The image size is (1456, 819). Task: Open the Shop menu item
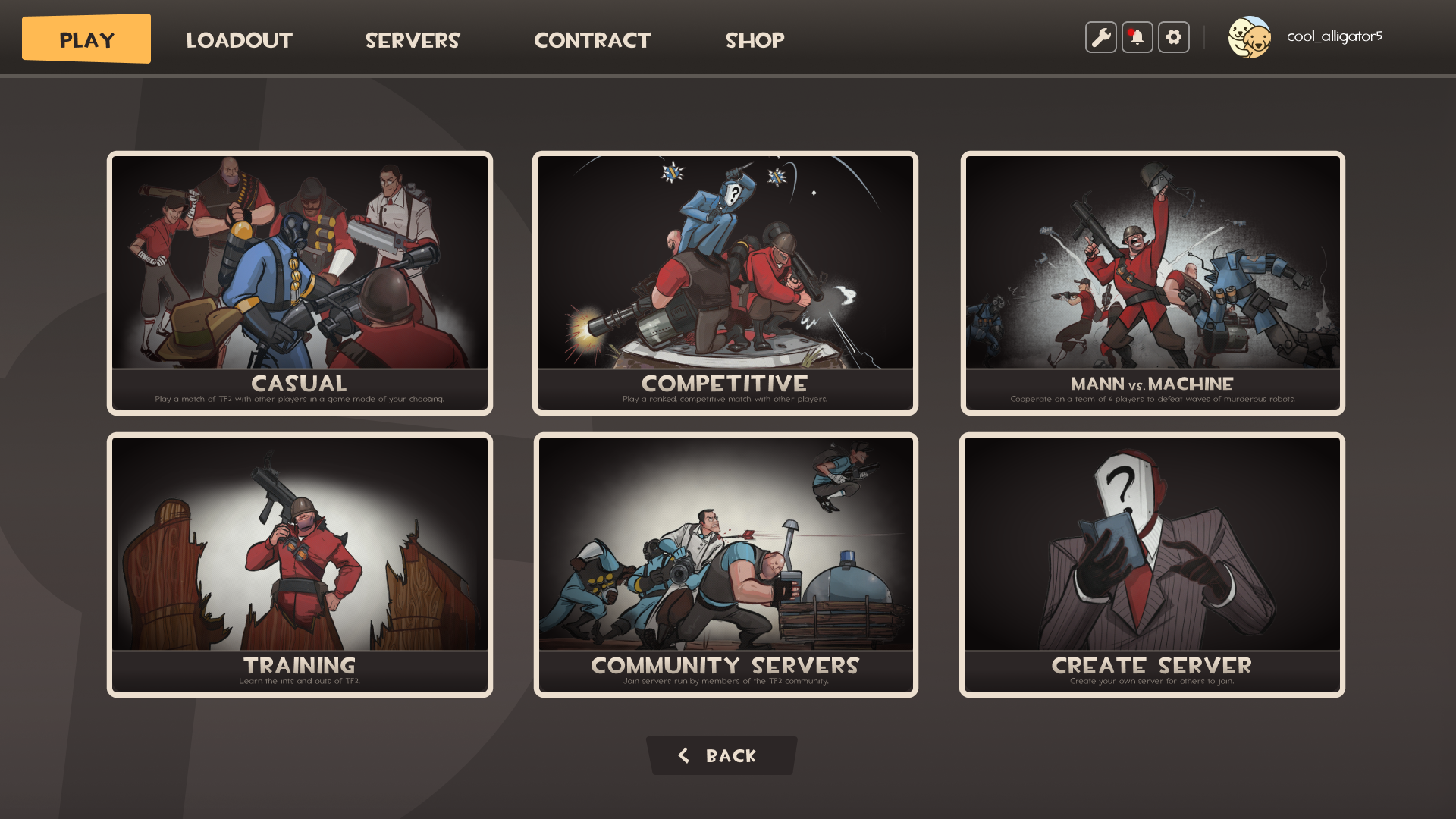coord(755,40)
